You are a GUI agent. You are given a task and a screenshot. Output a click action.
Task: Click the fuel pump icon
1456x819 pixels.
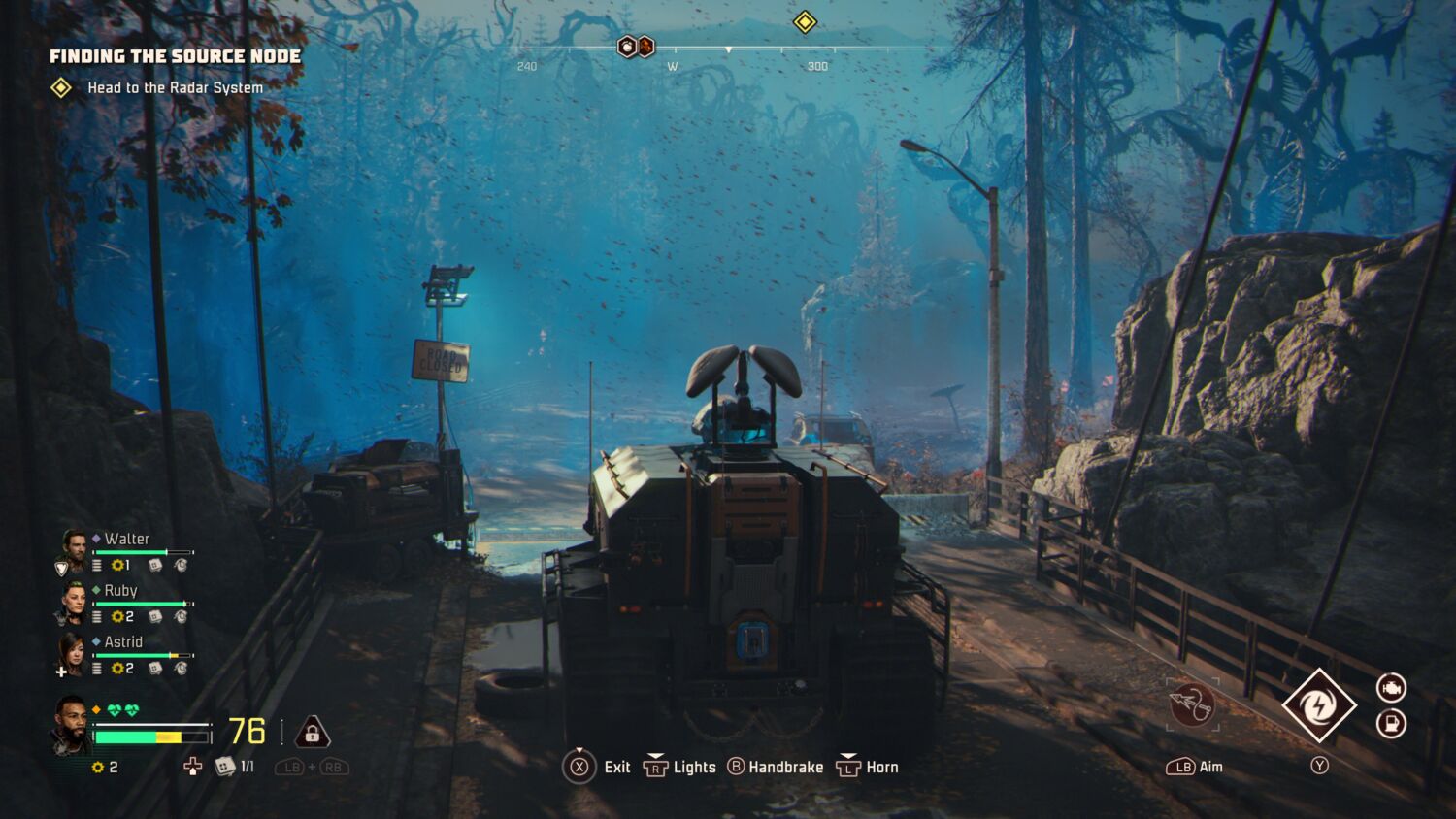coord(1391,724)
